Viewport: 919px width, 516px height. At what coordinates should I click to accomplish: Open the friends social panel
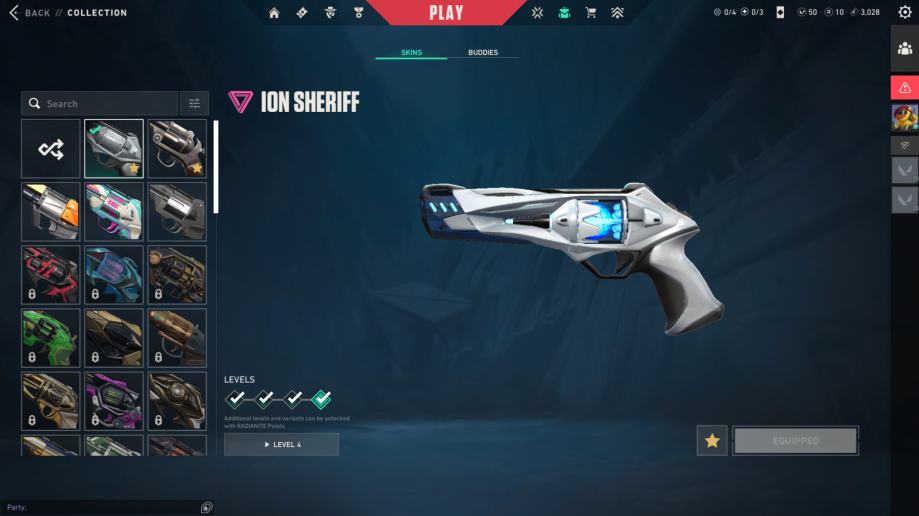pos(905,47)
